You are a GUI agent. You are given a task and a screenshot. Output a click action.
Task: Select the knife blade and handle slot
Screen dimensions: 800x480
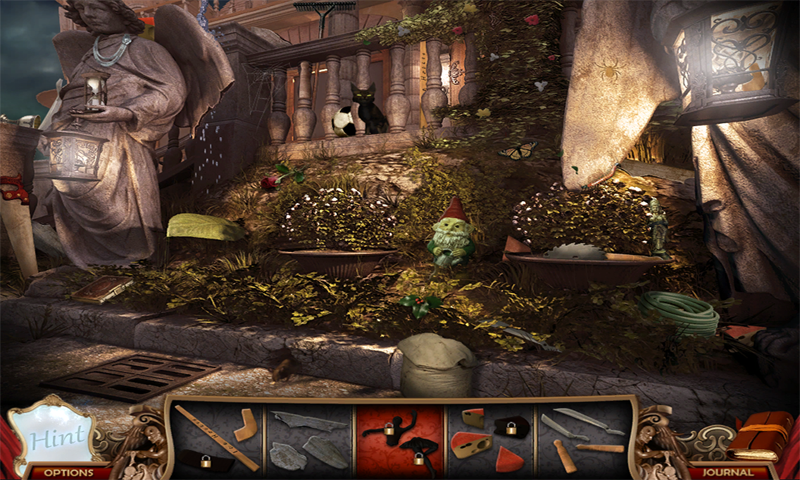coord(582,439)
